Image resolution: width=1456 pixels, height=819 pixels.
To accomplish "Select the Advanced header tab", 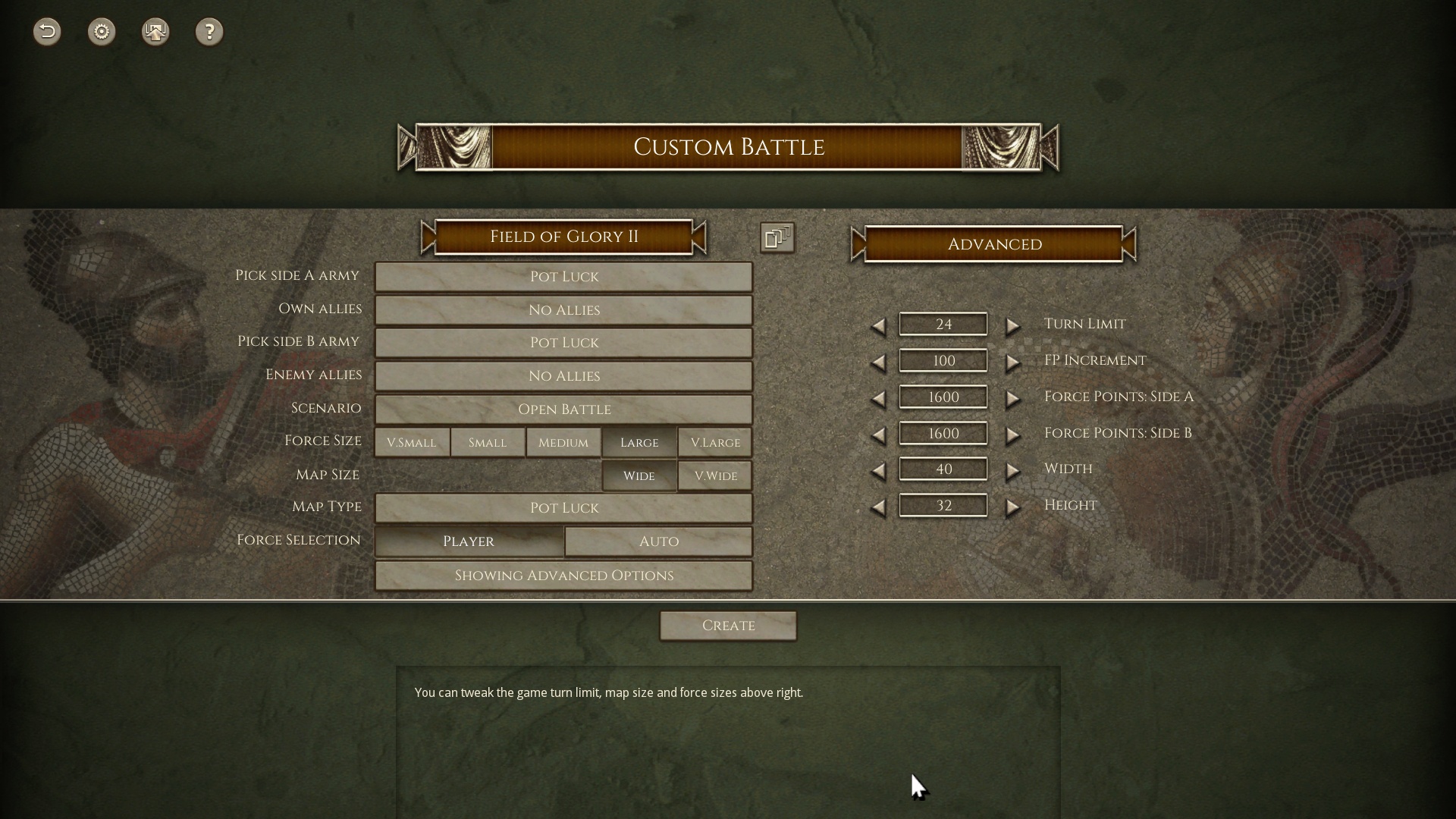I will click(x=993, y=244).
